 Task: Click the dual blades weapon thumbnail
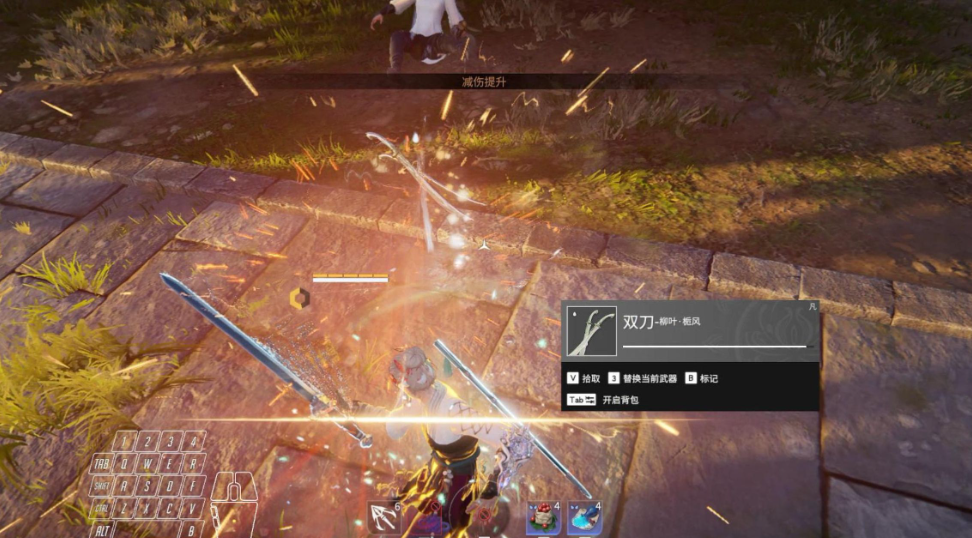(592, 331)
